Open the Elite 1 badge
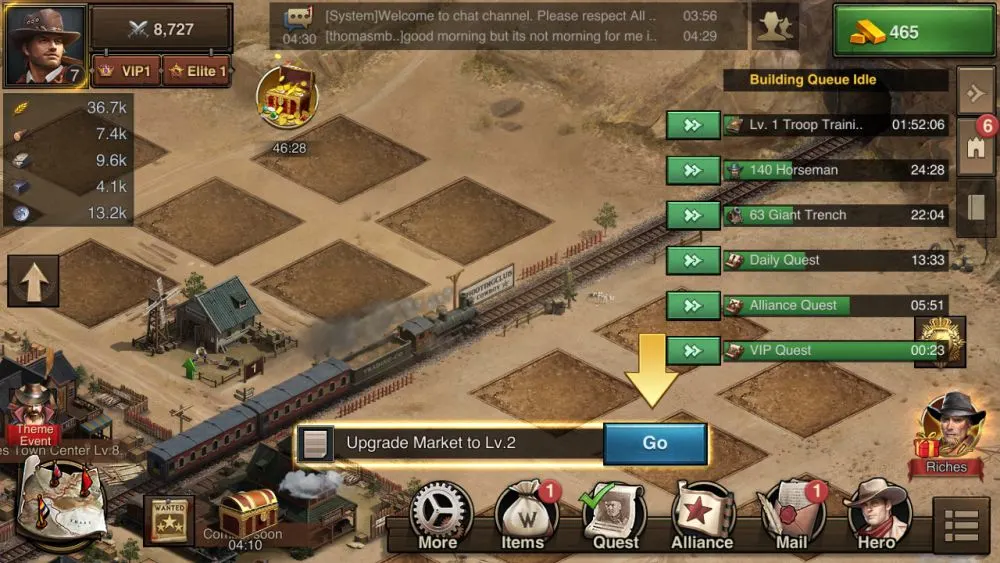 196,72
